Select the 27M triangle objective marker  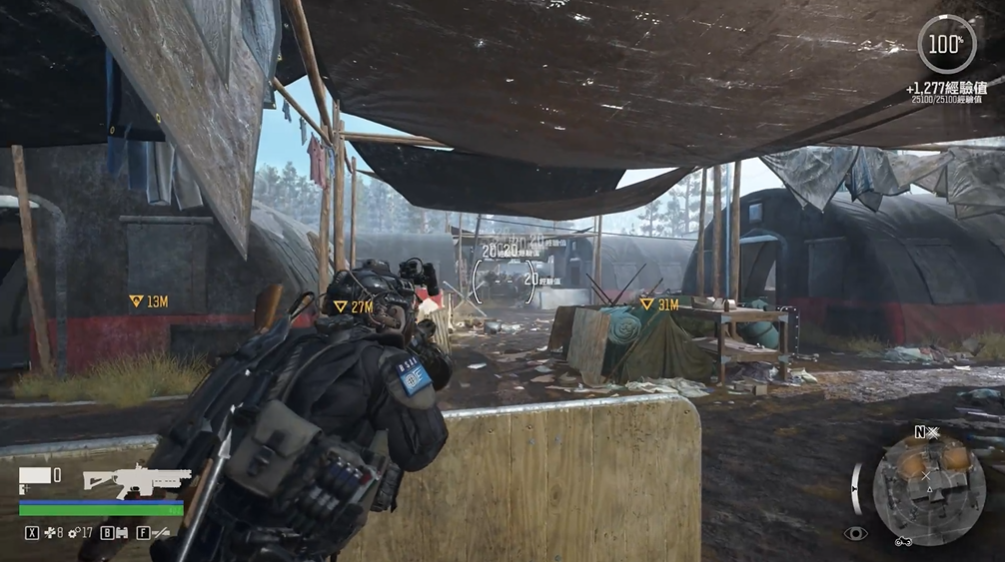click(x=340, y=306)
